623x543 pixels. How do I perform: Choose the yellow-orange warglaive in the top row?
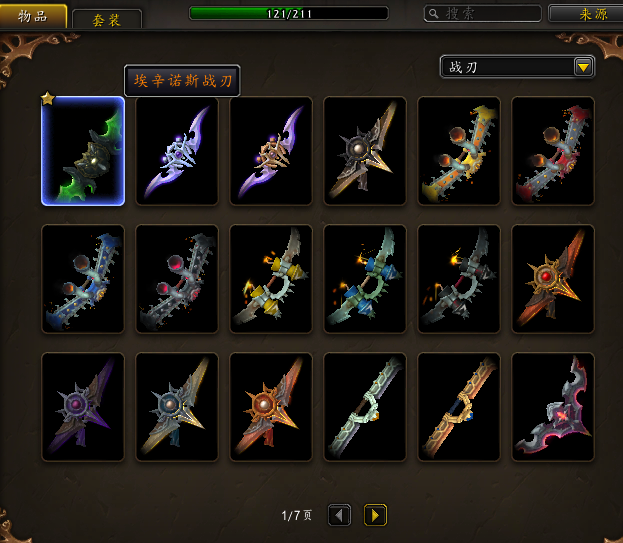pos(459,152)
